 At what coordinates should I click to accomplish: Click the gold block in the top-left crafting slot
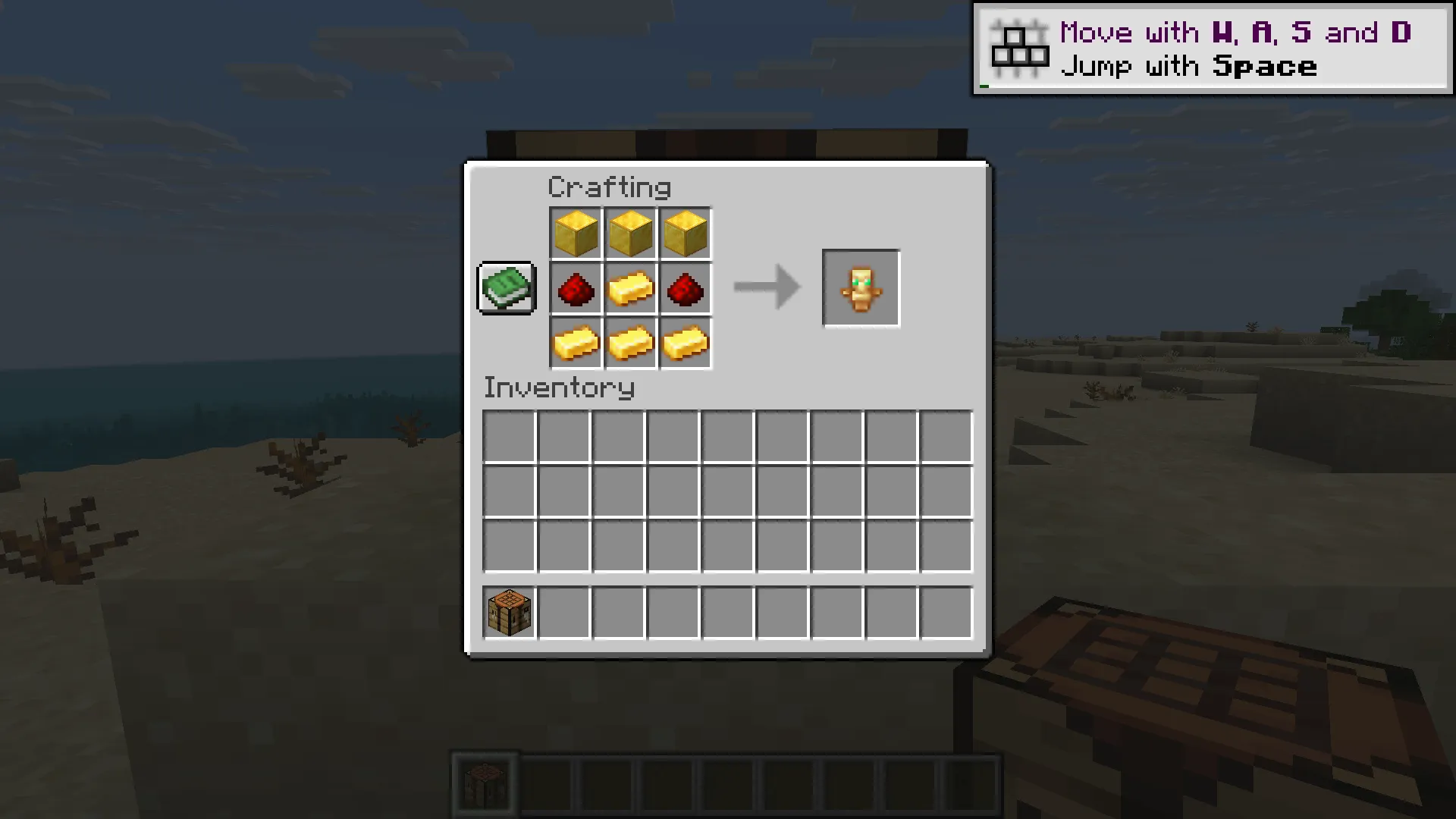point(575,233)
